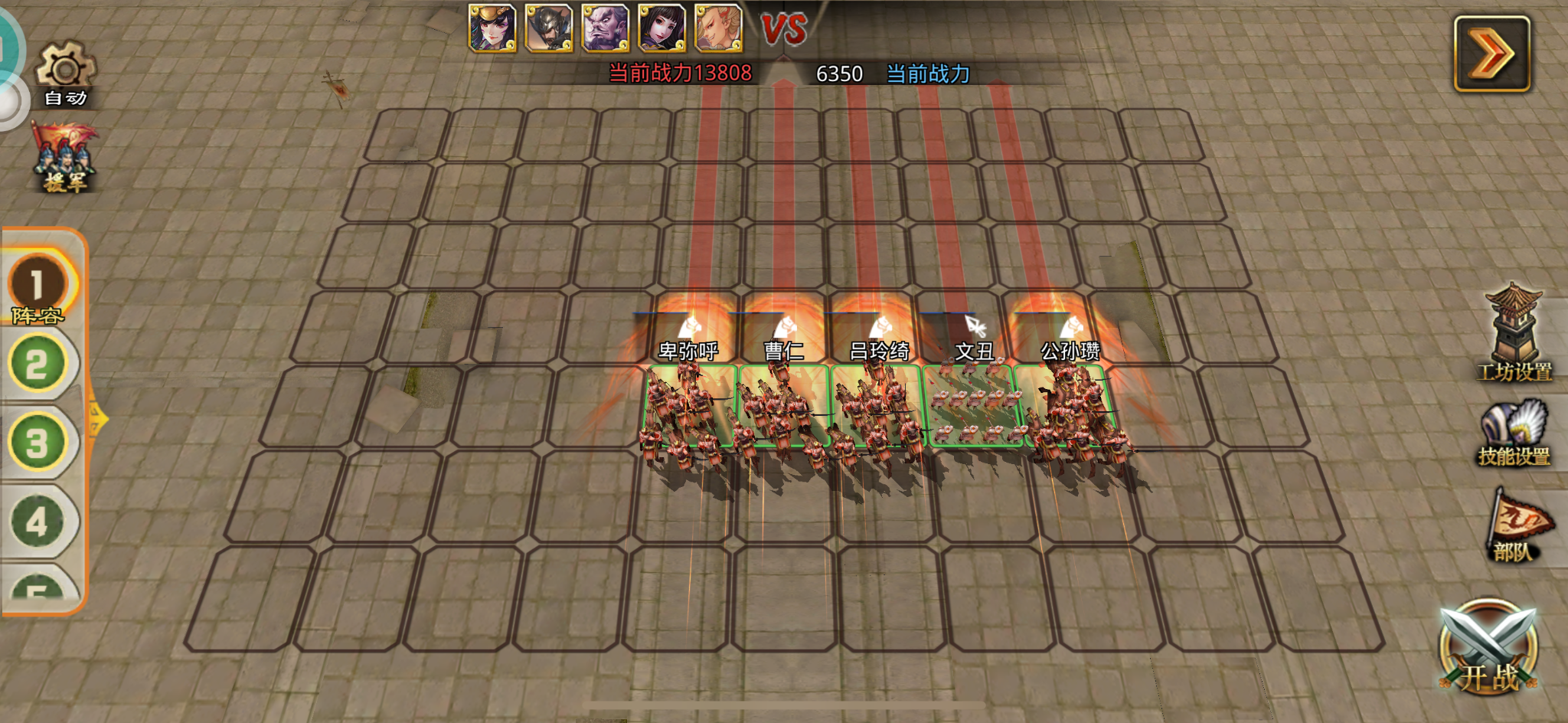Image resolution: width=1568 pixels, height=723 pixels.
Task: Open 技能设置 skill settings
Action: [x=1514, y=433]
